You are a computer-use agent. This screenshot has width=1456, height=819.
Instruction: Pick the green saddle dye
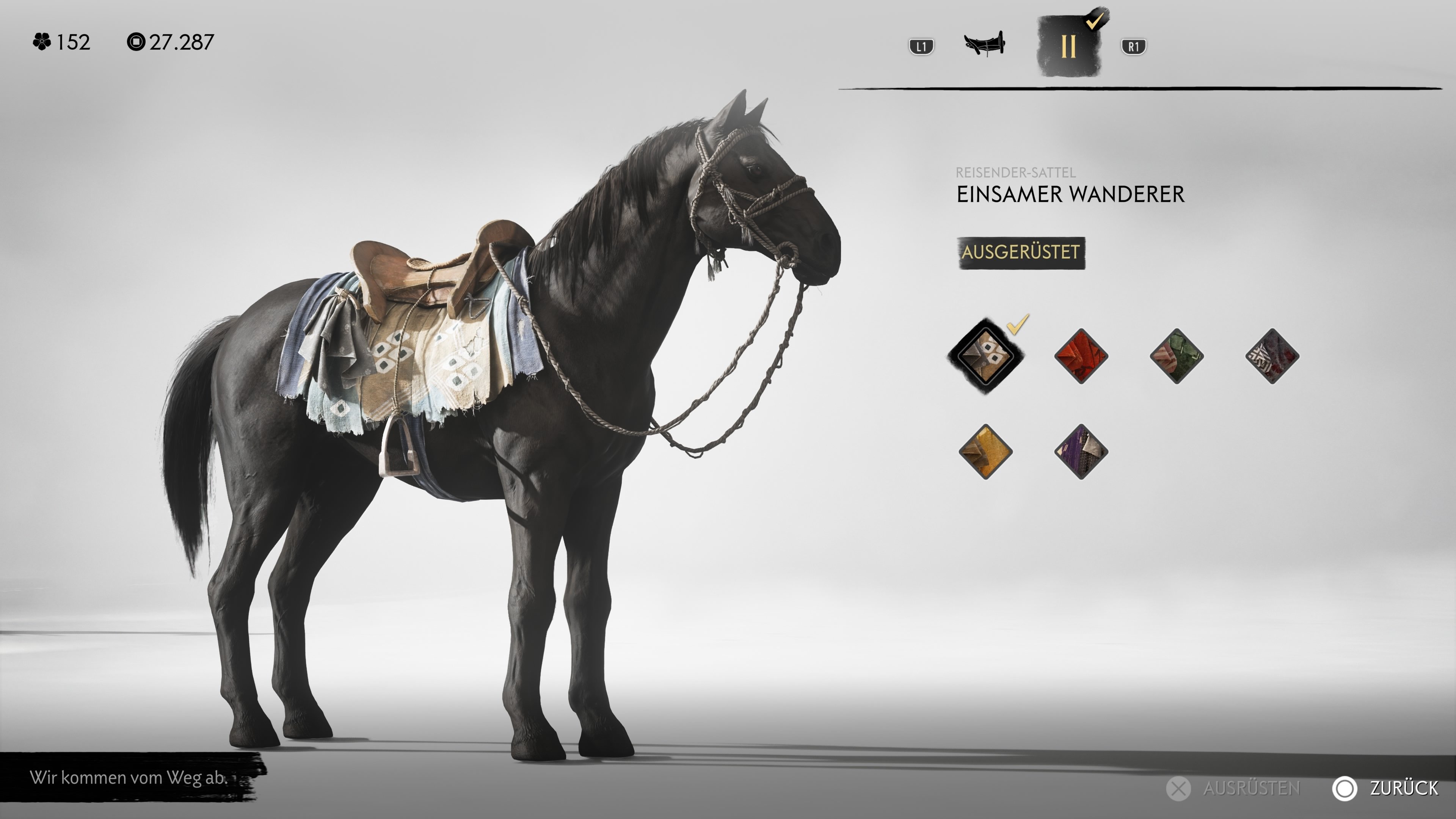(1176, 356)
